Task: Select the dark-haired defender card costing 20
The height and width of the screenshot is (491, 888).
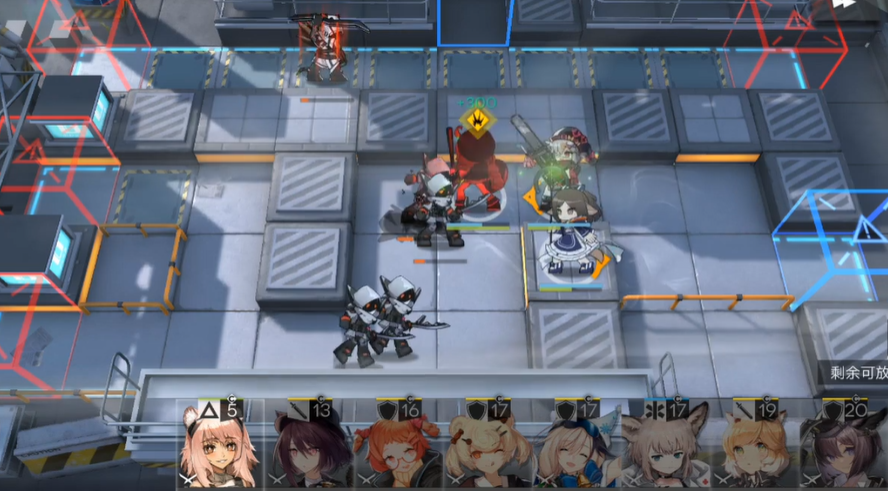Action: 843,447
